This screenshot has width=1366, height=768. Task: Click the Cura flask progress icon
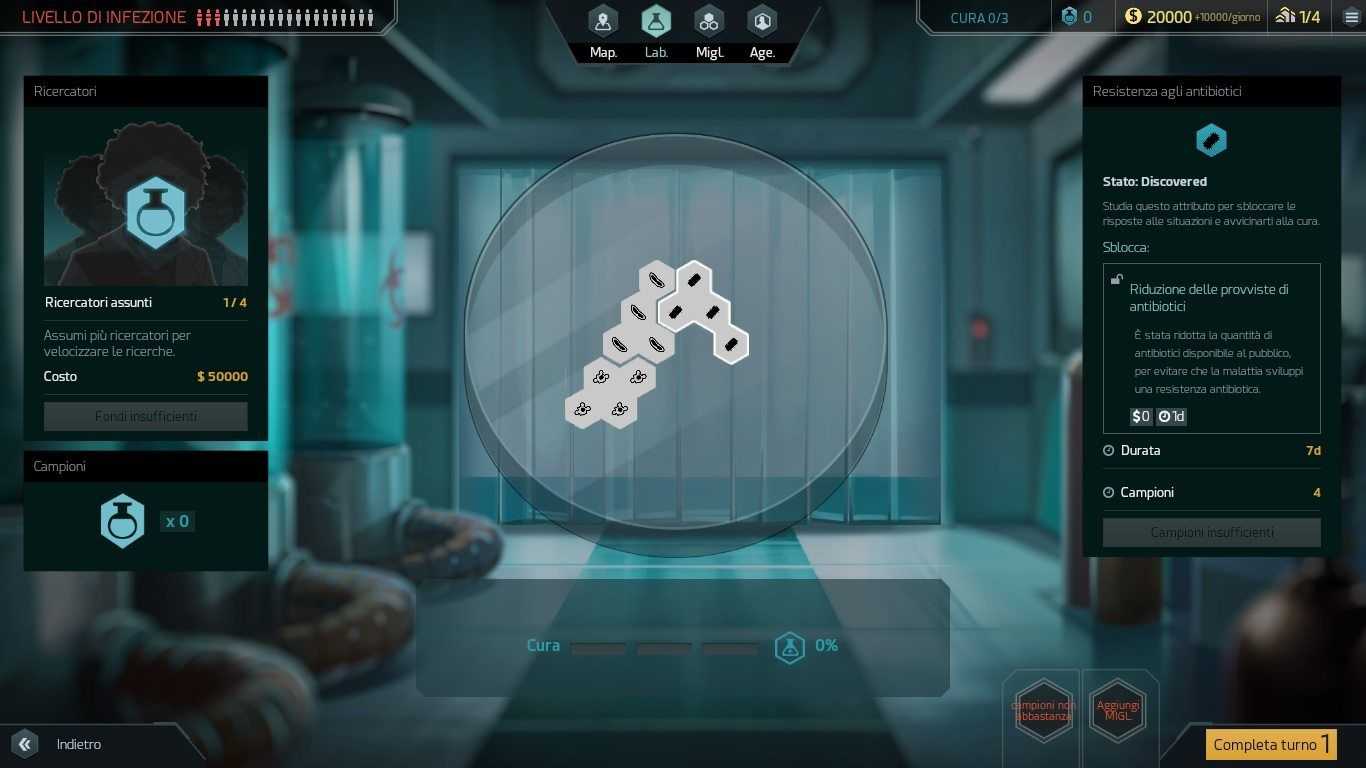790,647
